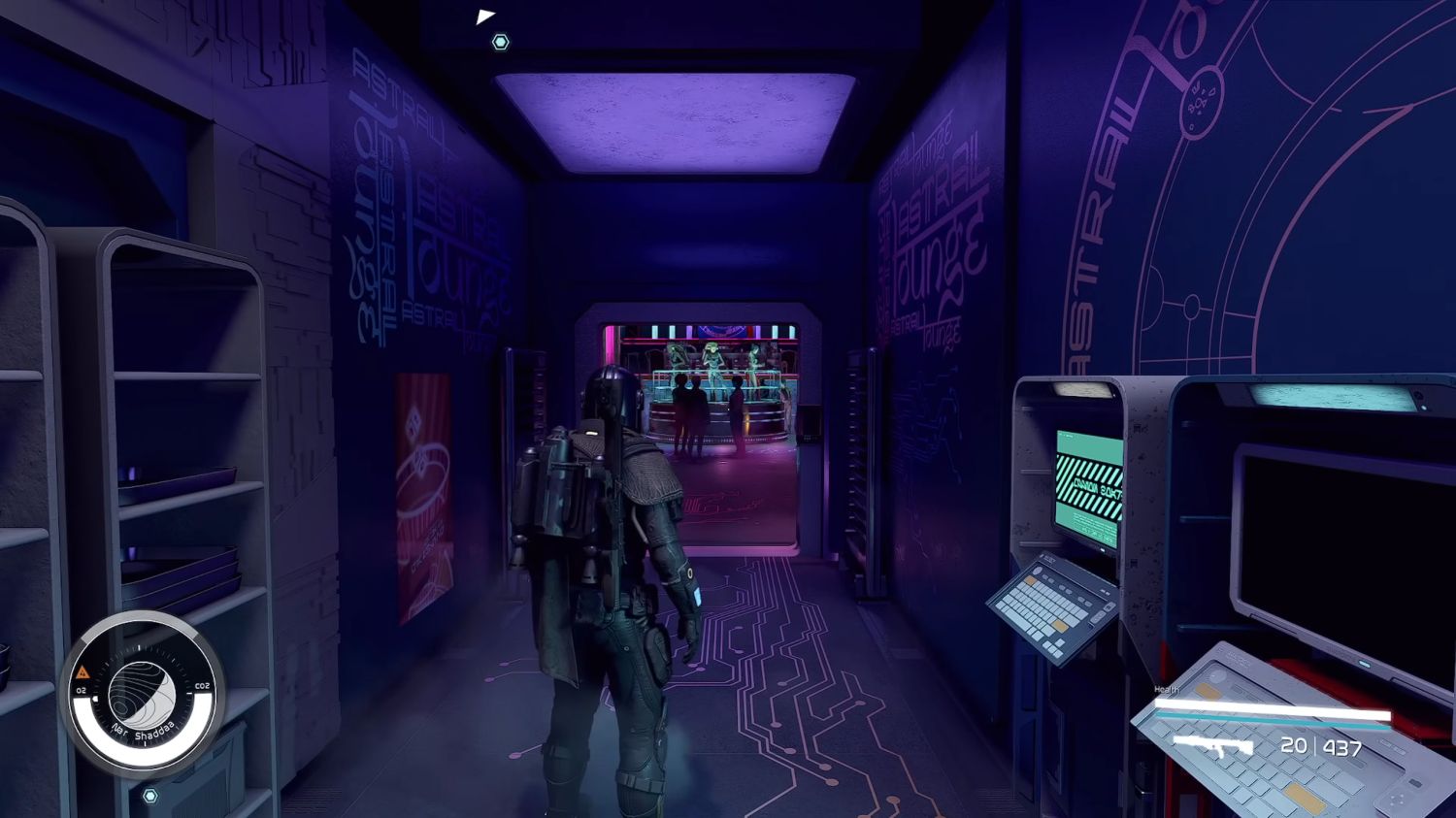Click the teal stamina bar under the health bar

point(1270,721)
